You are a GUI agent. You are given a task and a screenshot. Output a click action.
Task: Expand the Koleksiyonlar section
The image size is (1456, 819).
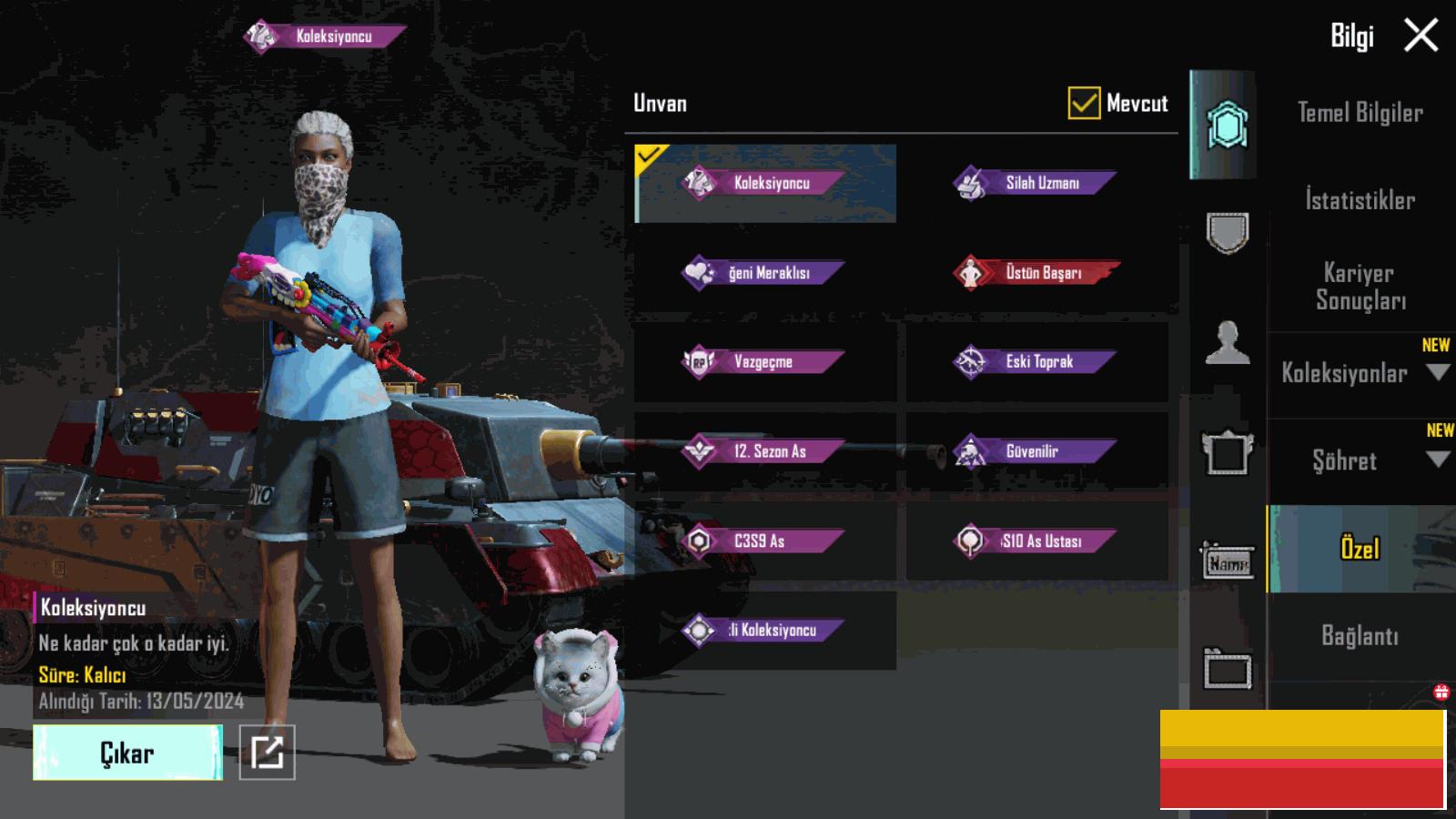click(1360, 373)
